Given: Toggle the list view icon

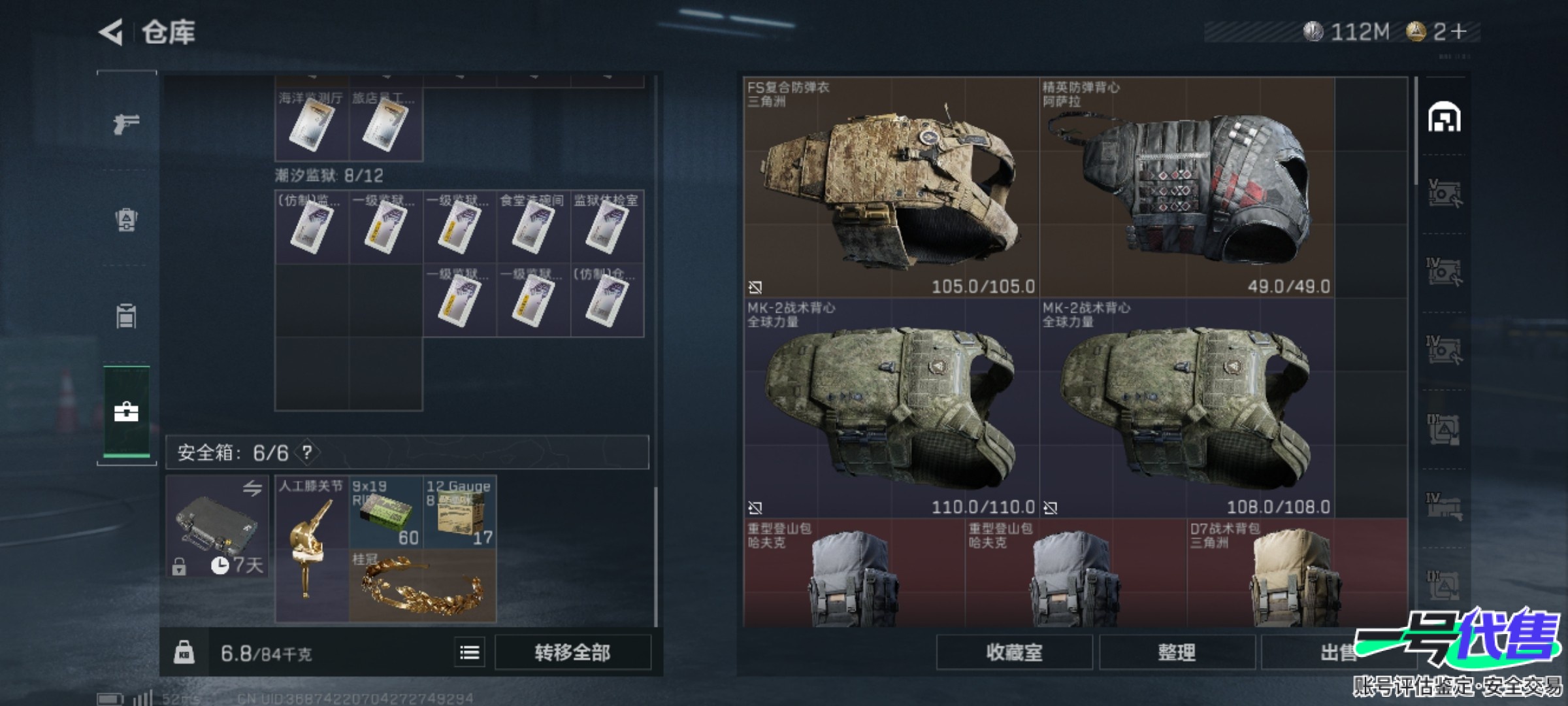Looking at the screenshot, I should coord(470,652).
